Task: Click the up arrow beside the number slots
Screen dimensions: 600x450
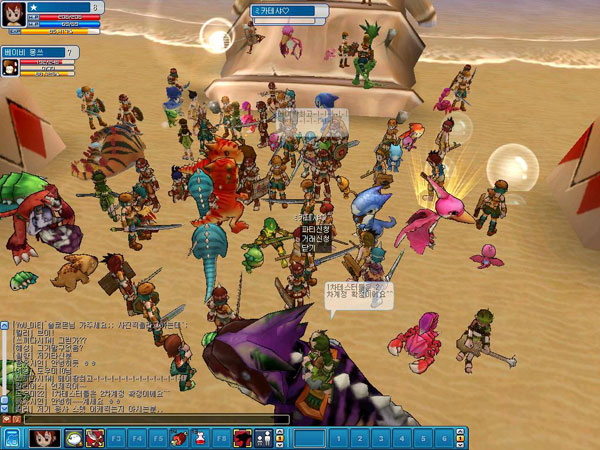Action: pos(462,433)
